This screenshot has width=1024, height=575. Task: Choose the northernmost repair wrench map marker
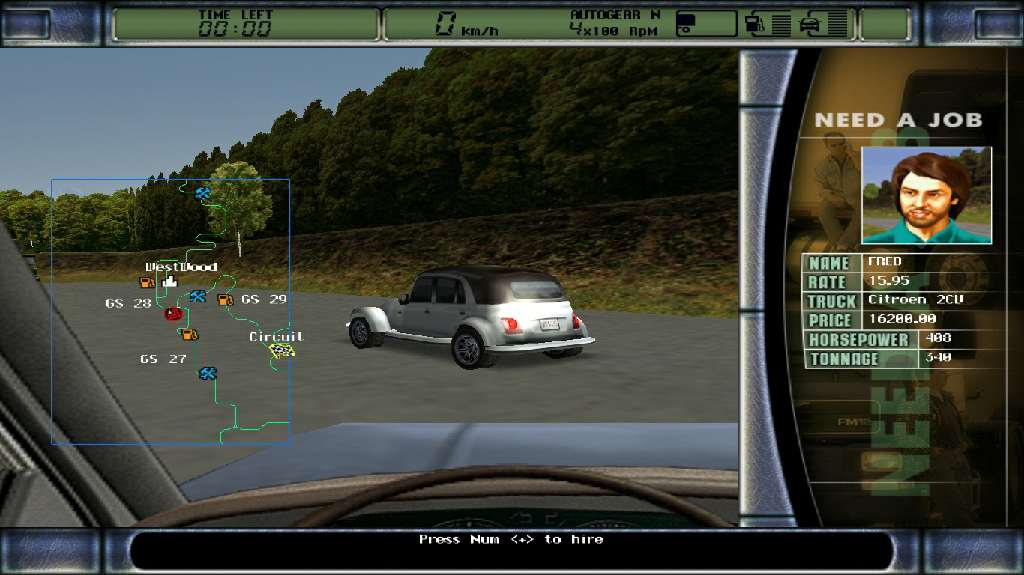[203, 192]
